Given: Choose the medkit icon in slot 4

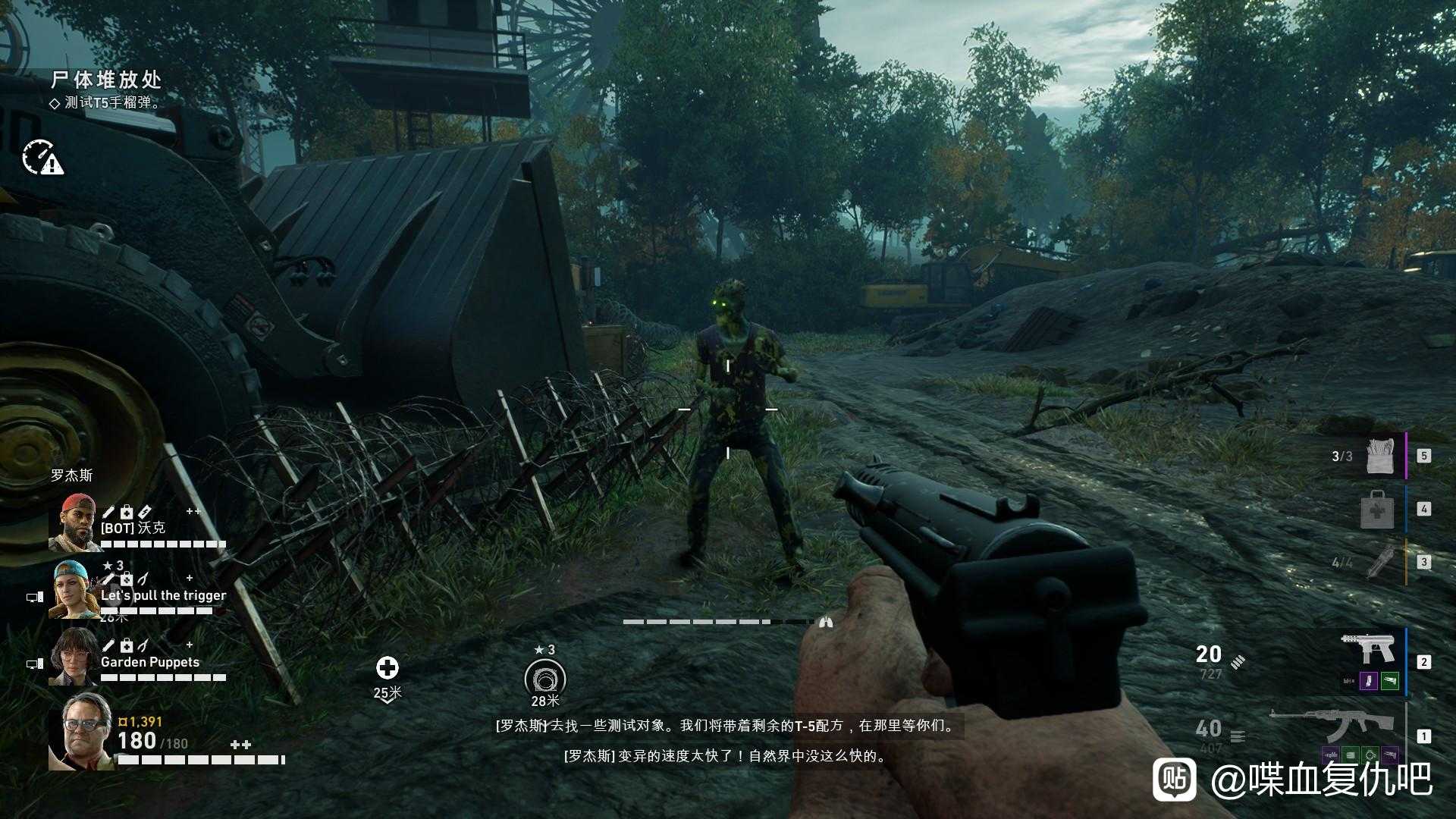Looking at the screenshot, I should click(x=1376, y=509).
